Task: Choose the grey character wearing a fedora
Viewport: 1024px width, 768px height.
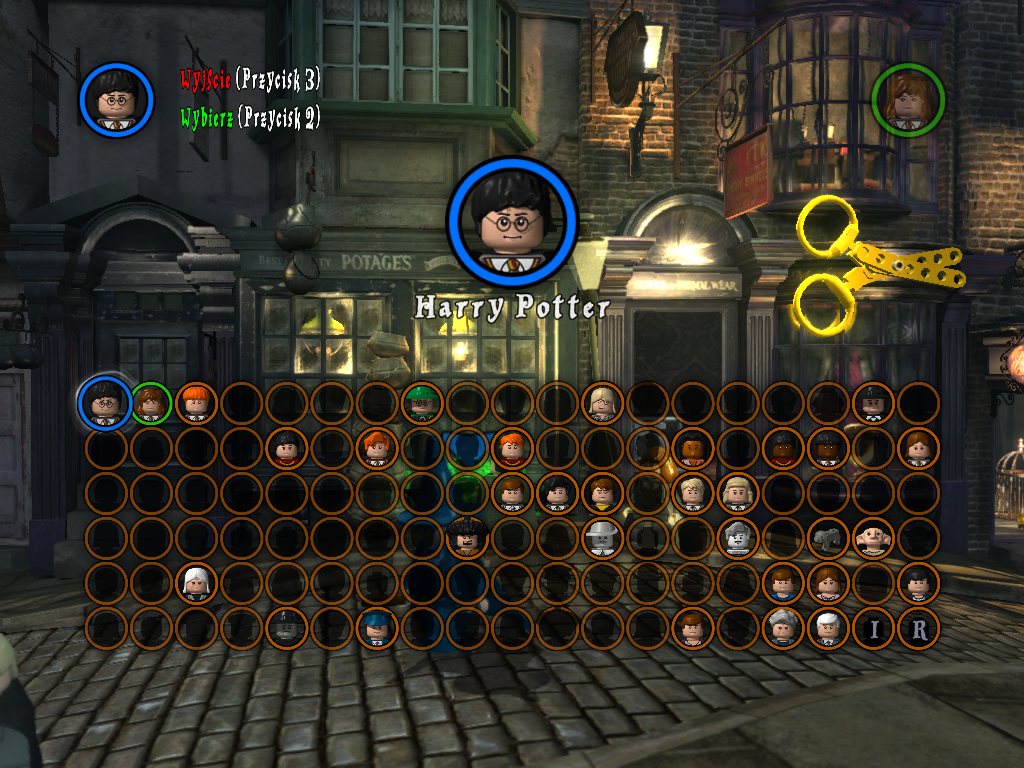Action: [x=602, y=538]
